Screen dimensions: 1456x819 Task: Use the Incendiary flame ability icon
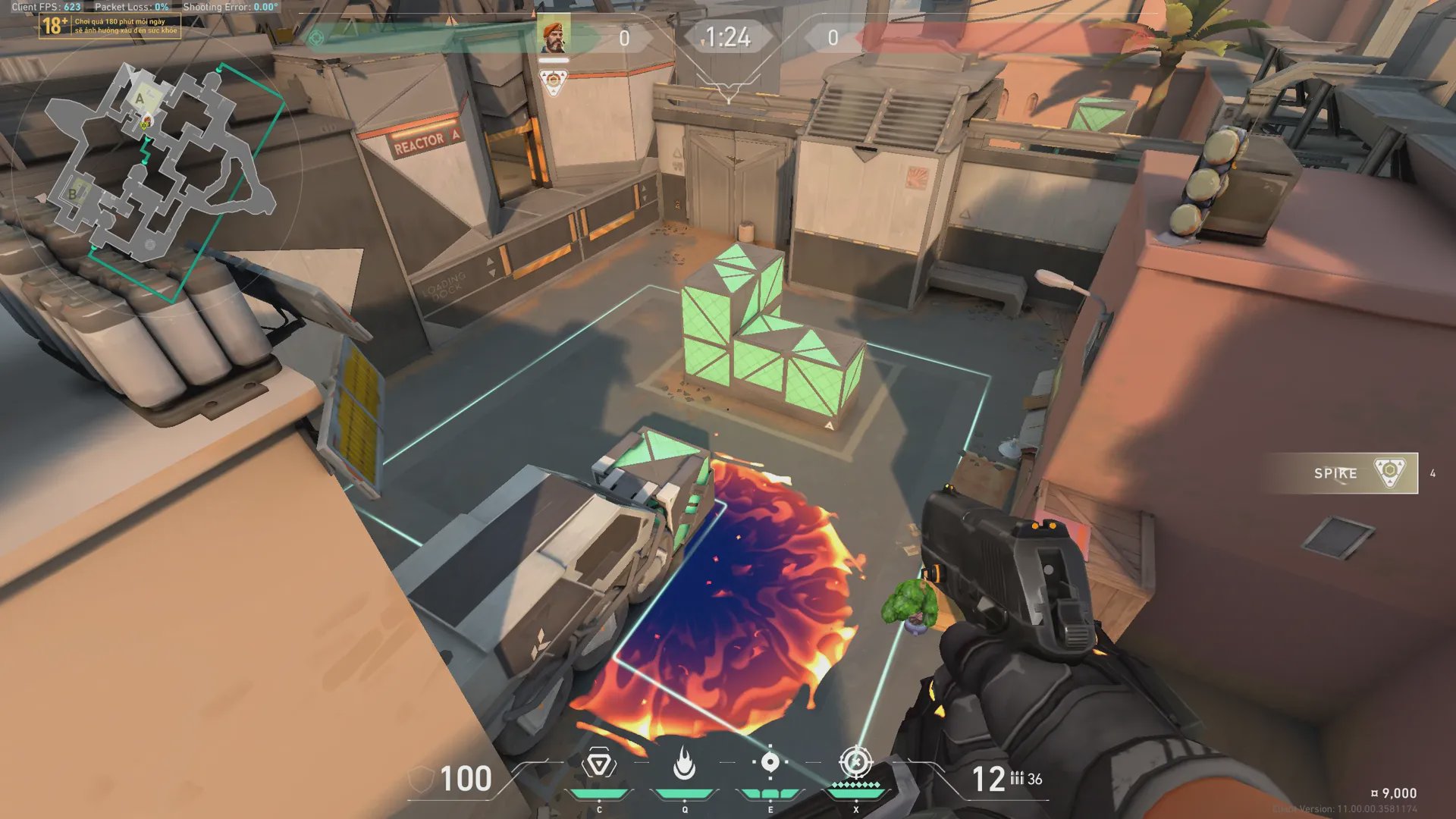coord(684,764)
